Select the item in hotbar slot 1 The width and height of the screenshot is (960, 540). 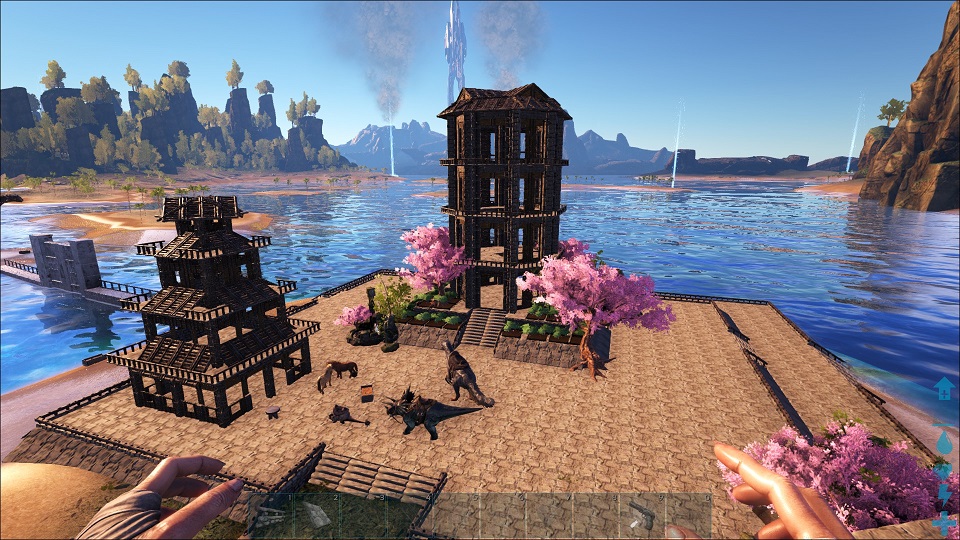click(x=270, y=516)
